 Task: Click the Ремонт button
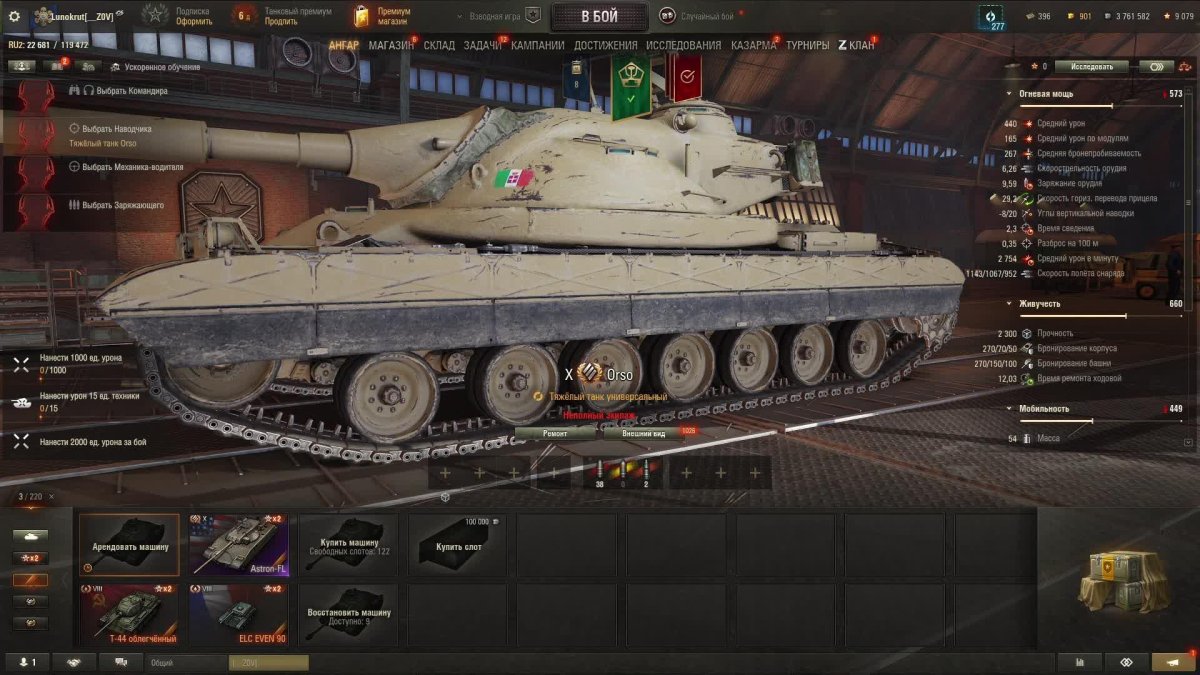tap(555, 433)
